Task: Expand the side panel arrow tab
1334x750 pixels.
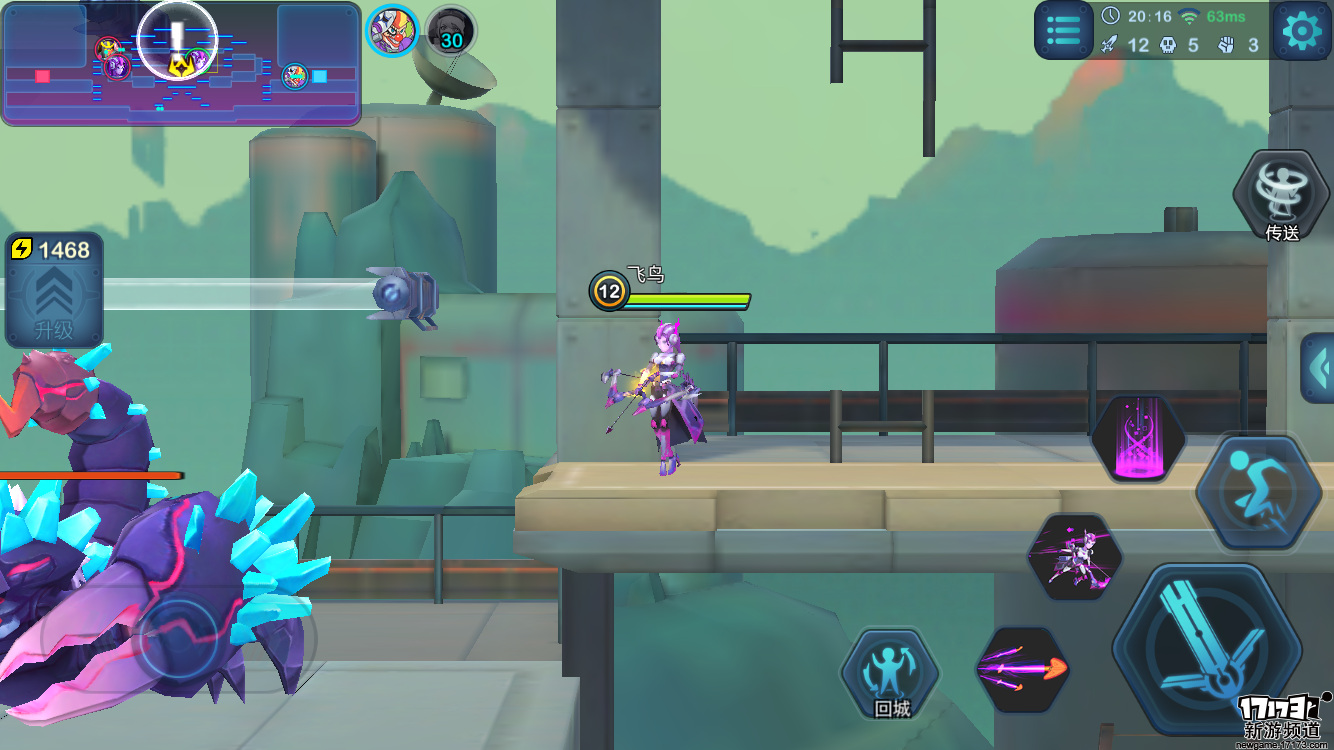Action: 1318,367
